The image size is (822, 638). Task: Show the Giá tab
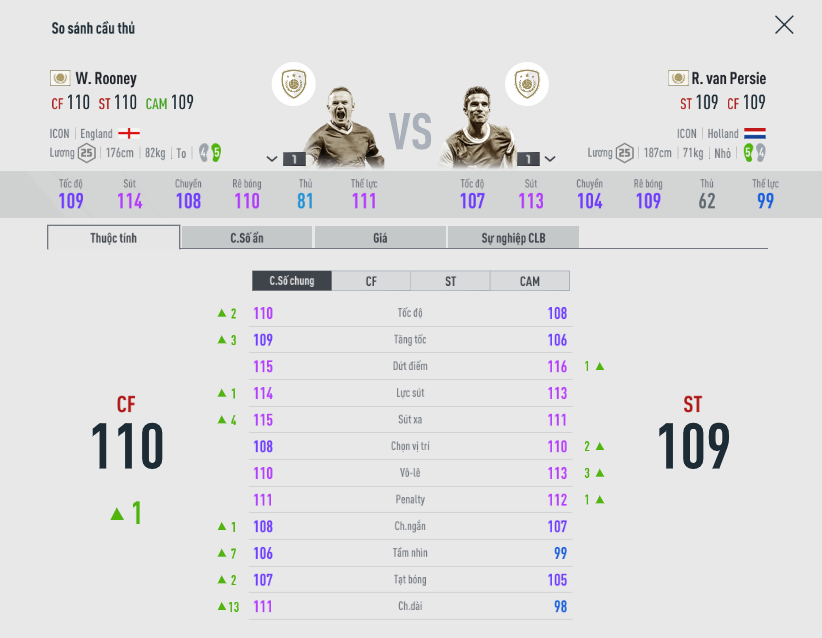pos(380,238)
